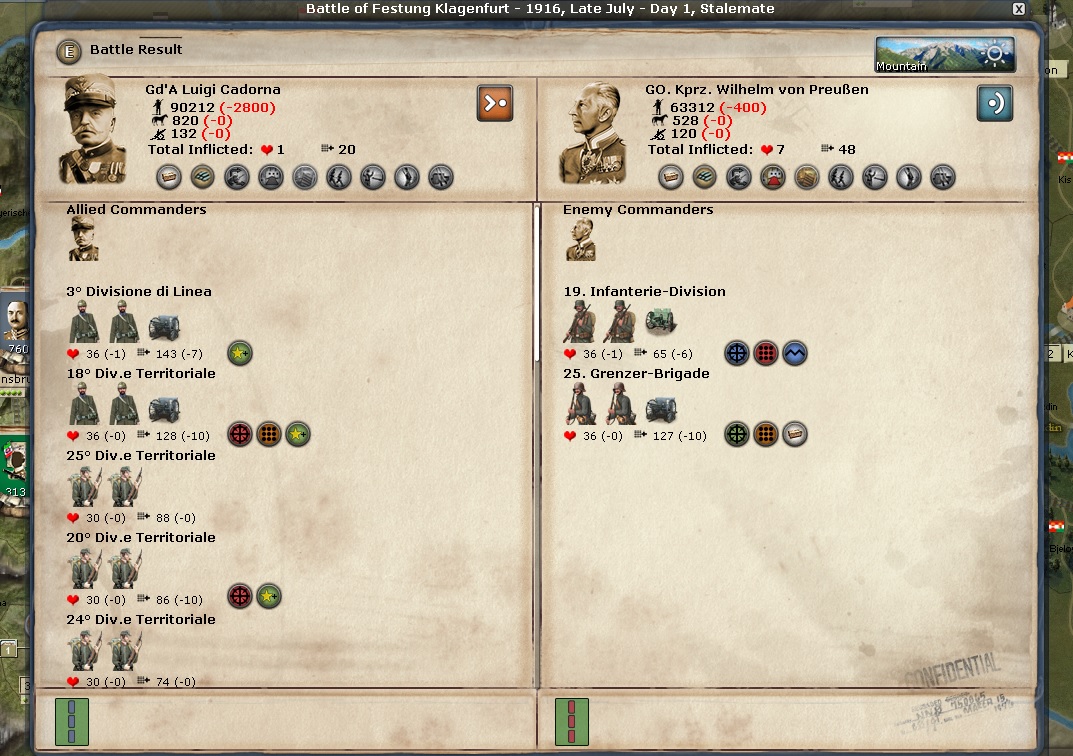This screenshot has height=756, width=1073.
Task: Click the green star icon beside 3° Divisione di Linea
Action: coord(240,353)
